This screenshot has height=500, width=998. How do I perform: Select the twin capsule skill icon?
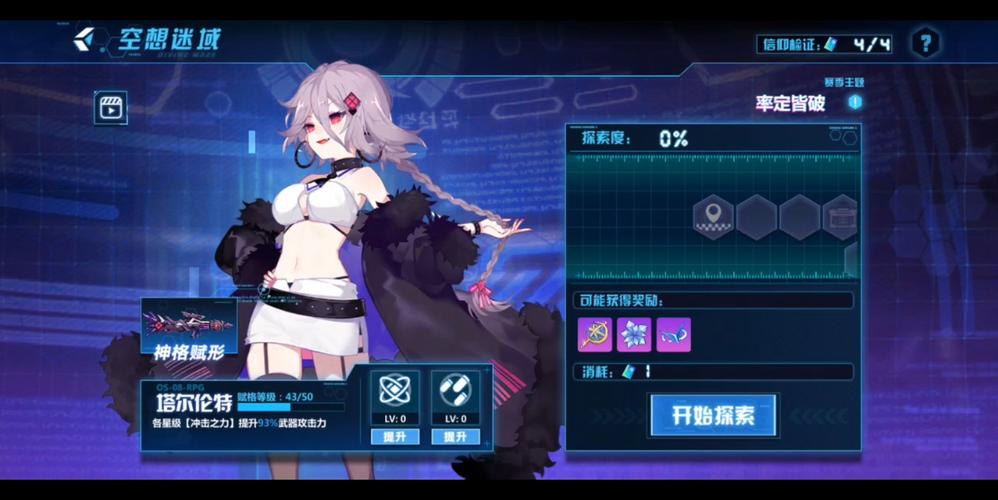(x=455, y=392)
